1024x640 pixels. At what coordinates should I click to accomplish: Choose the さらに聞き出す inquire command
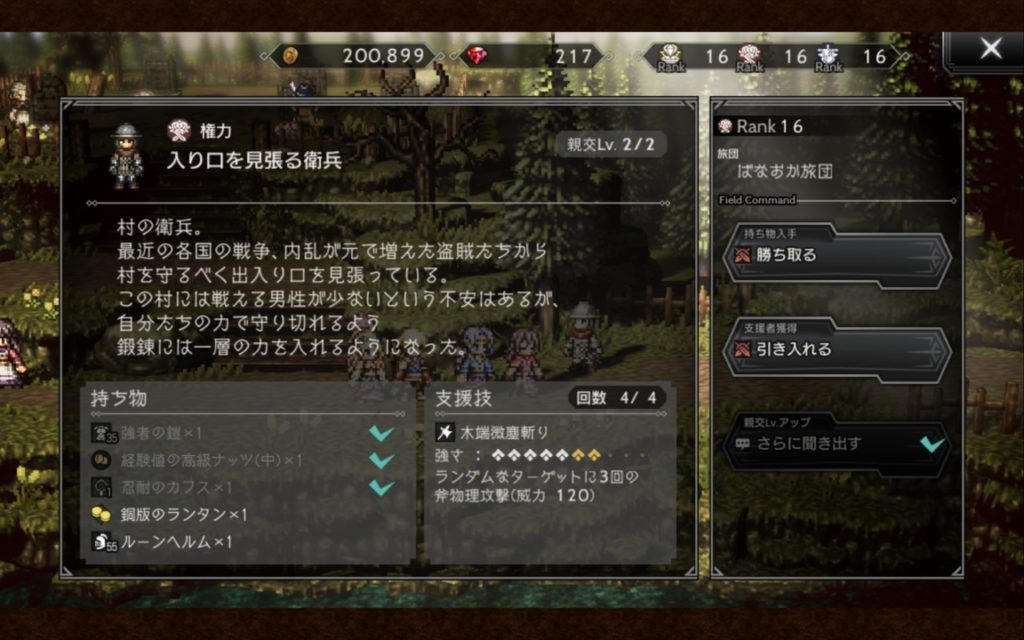836,444
